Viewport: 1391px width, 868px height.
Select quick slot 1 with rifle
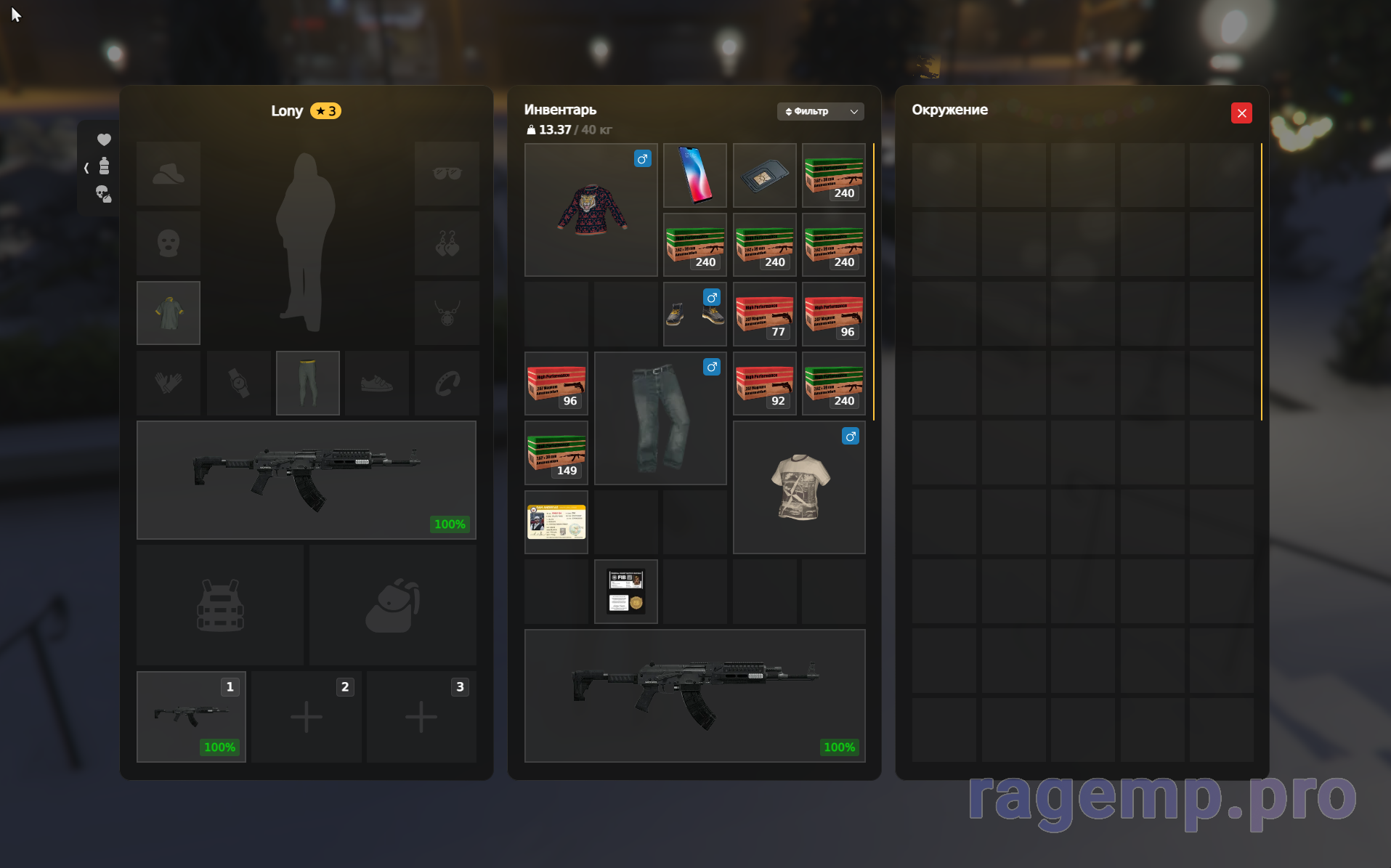point(191,716)
